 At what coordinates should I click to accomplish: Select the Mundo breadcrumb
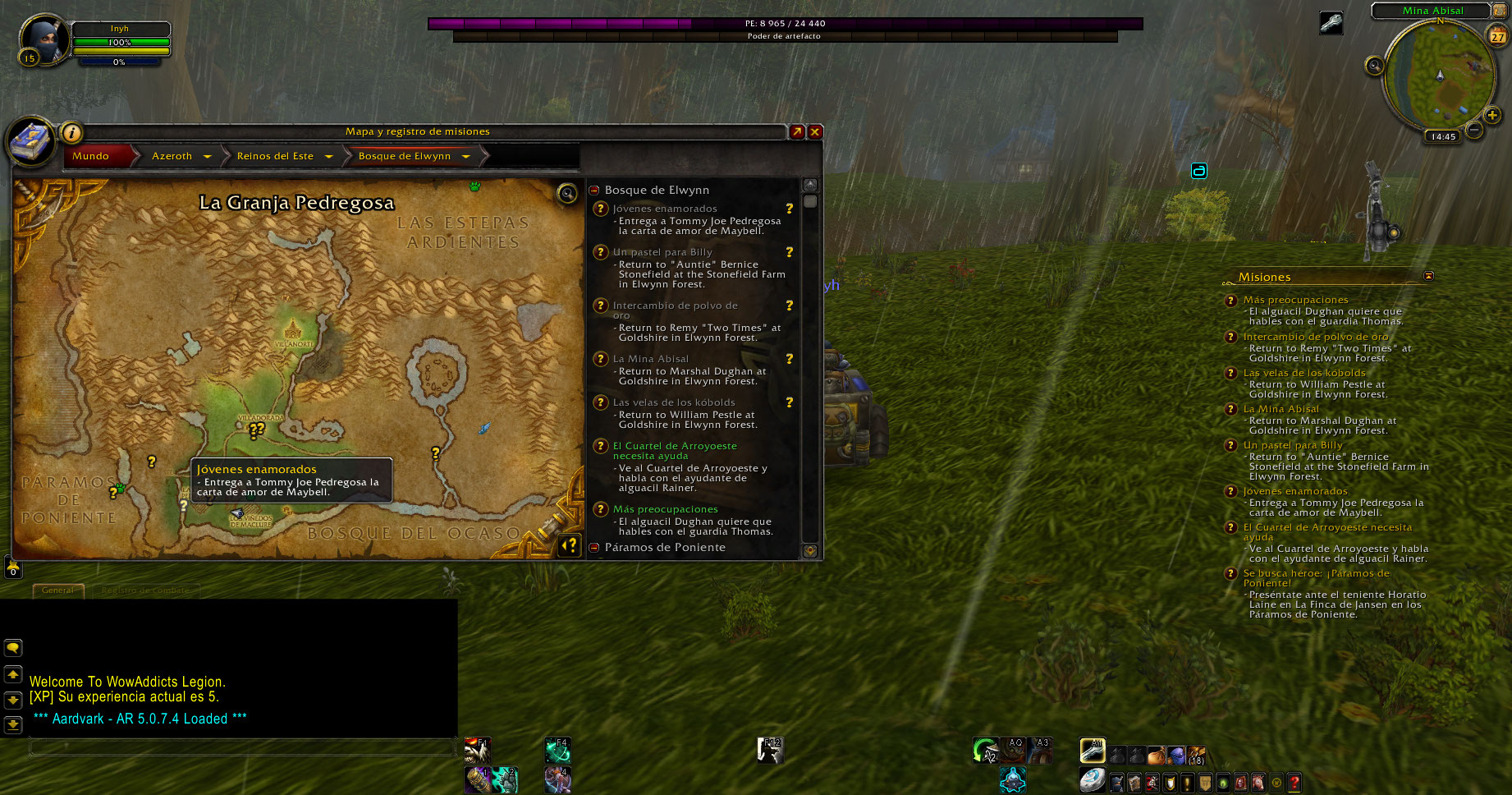[x=91, y=156]
